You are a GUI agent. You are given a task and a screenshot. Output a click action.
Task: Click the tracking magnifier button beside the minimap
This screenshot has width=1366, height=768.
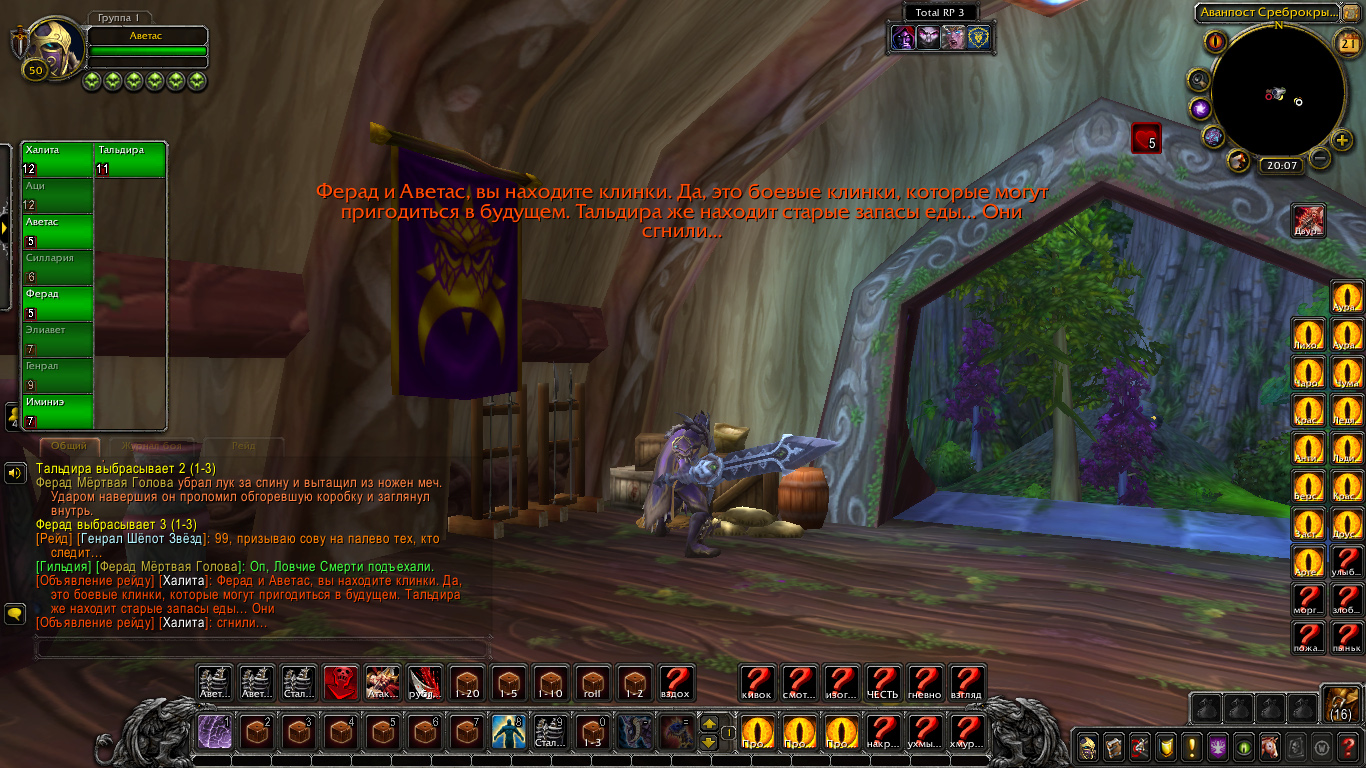pos(1199,79)
